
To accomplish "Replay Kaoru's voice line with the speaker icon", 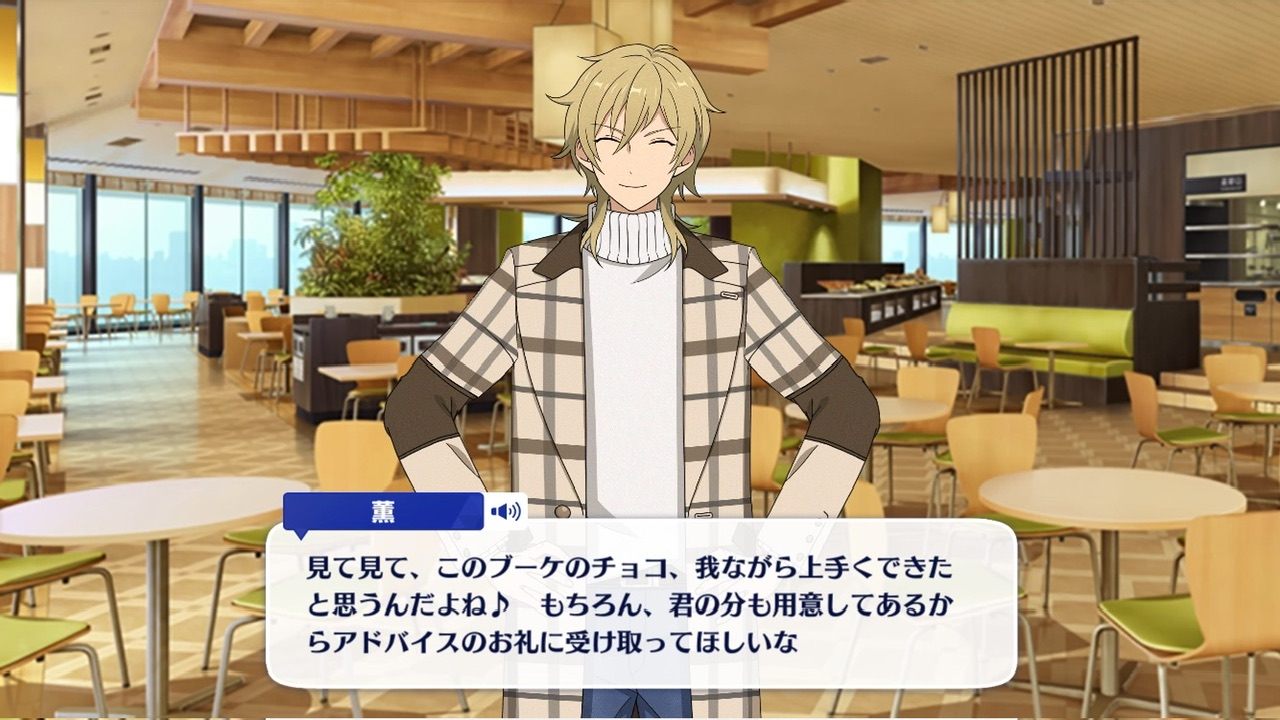I will pos(506,512).
